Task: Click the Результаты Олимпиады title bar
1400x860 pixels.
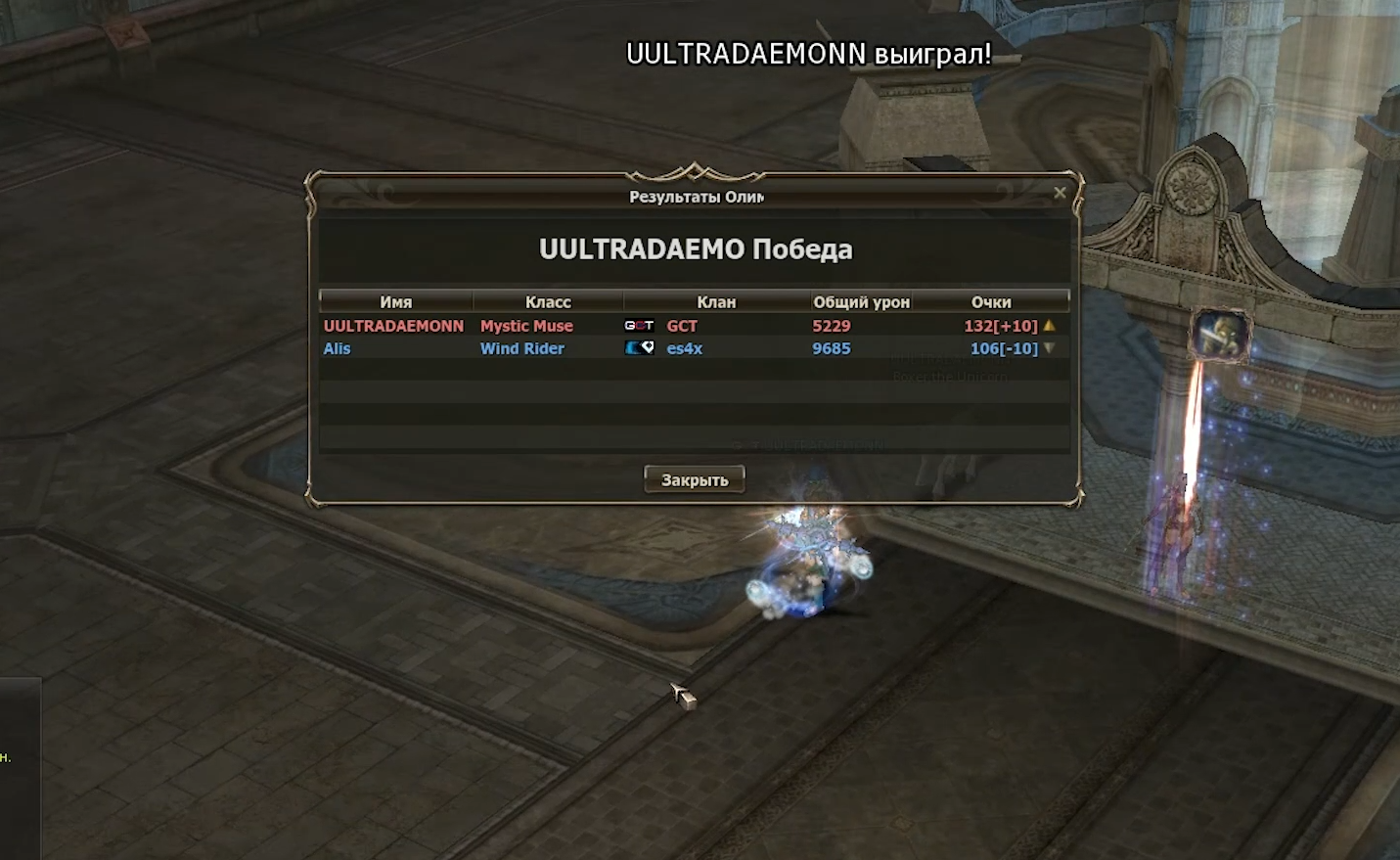Action: pos(695,195)
